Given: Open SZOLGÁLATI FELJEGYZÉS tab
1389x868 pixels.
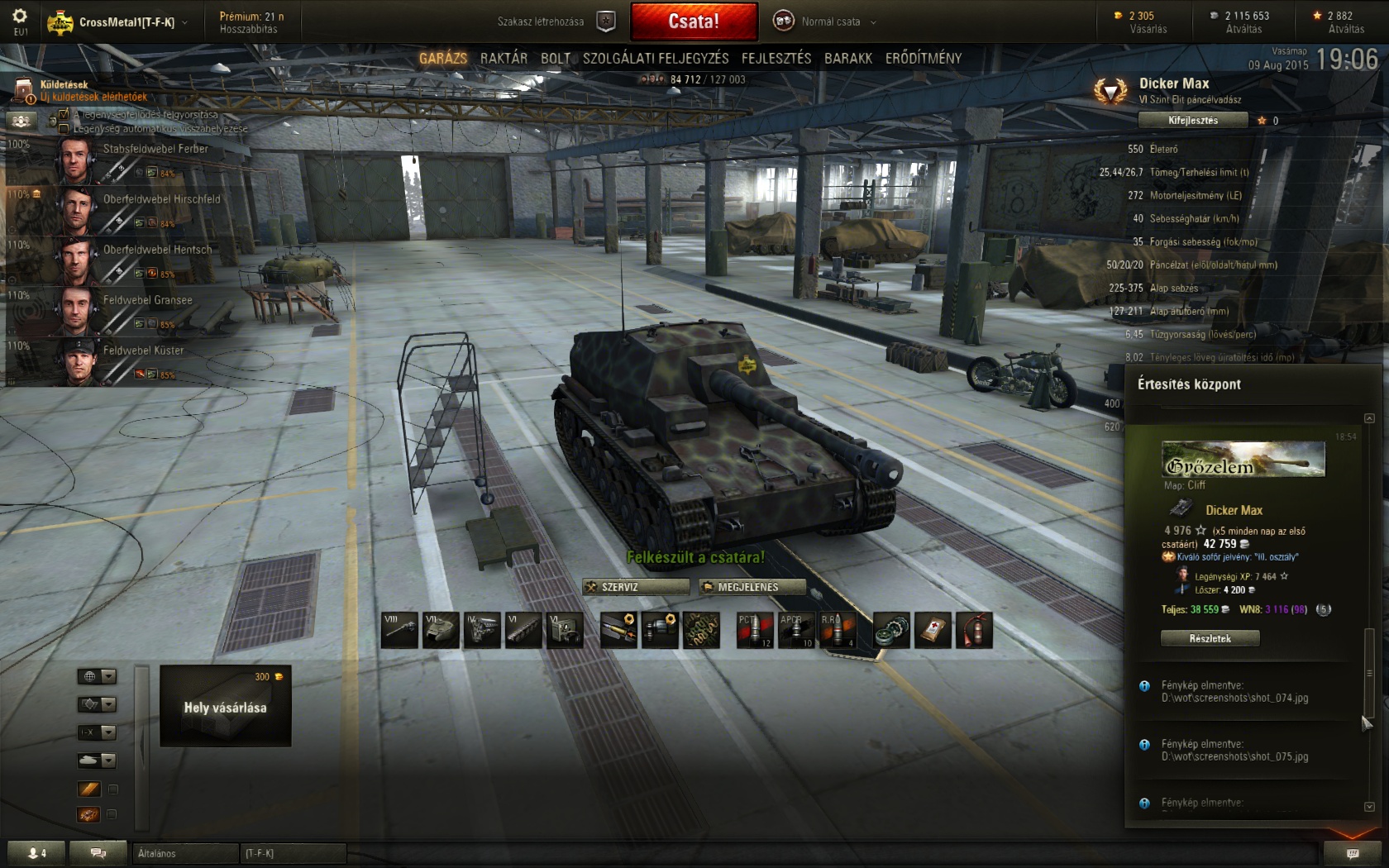Looking at the screenshot, I should [x=656, y=58].
